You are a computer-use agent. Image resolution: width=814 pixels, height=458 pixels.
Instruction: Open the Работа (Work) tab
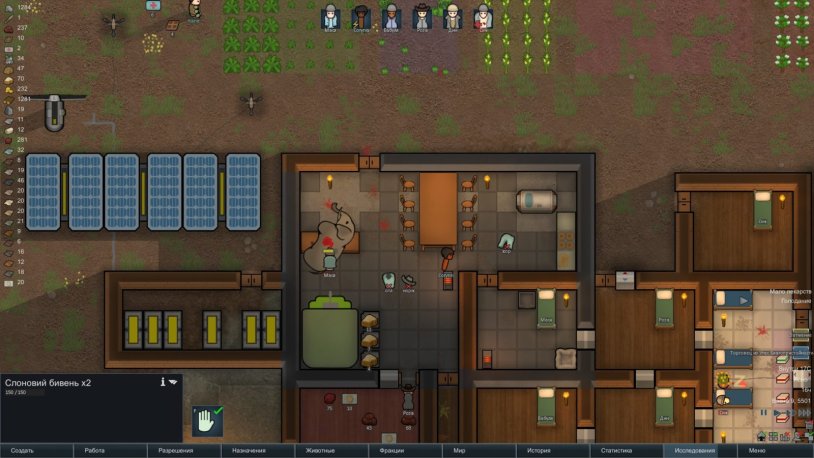pos(95,451)
